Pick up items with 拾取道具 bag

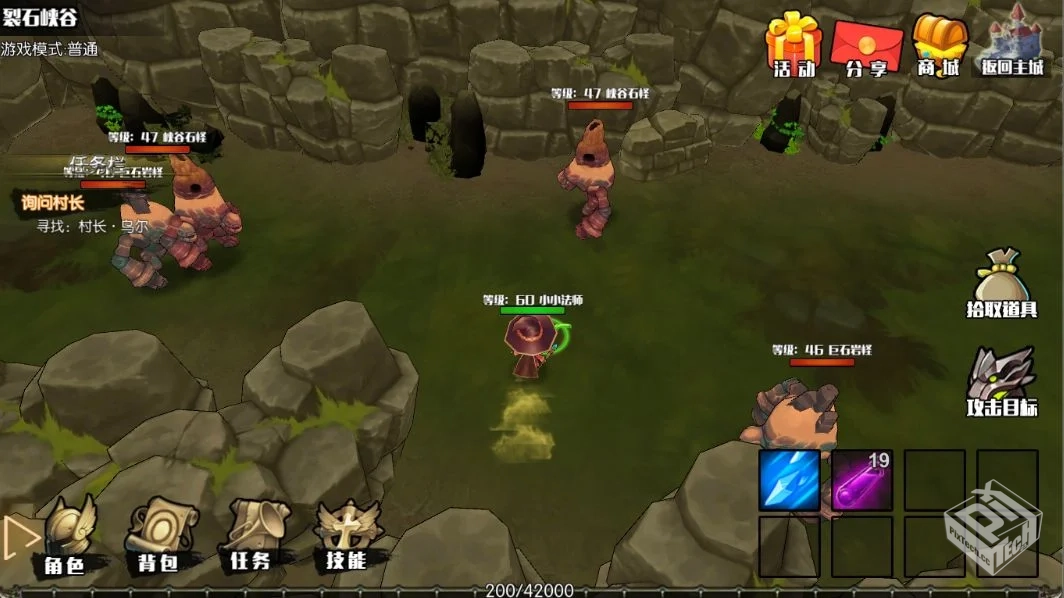1001,284
